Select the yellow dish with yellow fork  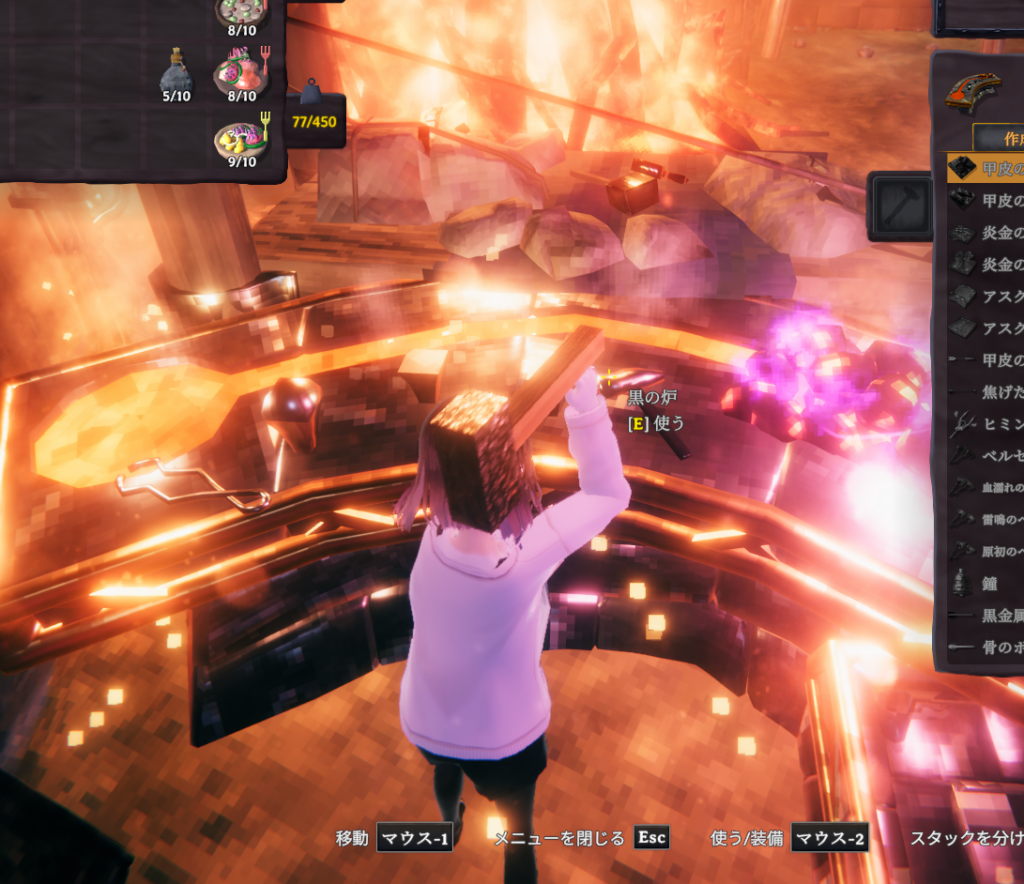(240, 141)
